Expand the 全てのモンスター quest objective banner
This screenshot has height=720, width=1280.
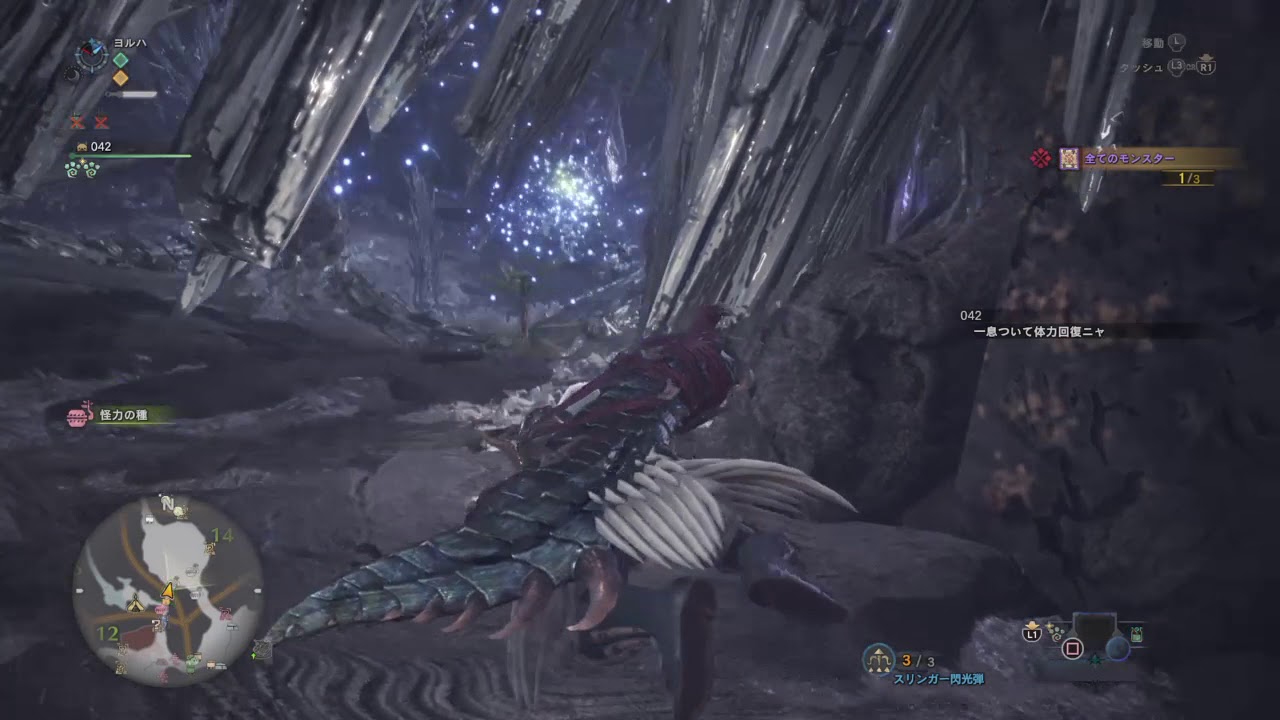pyautogui.click(x=1129, y=157)
